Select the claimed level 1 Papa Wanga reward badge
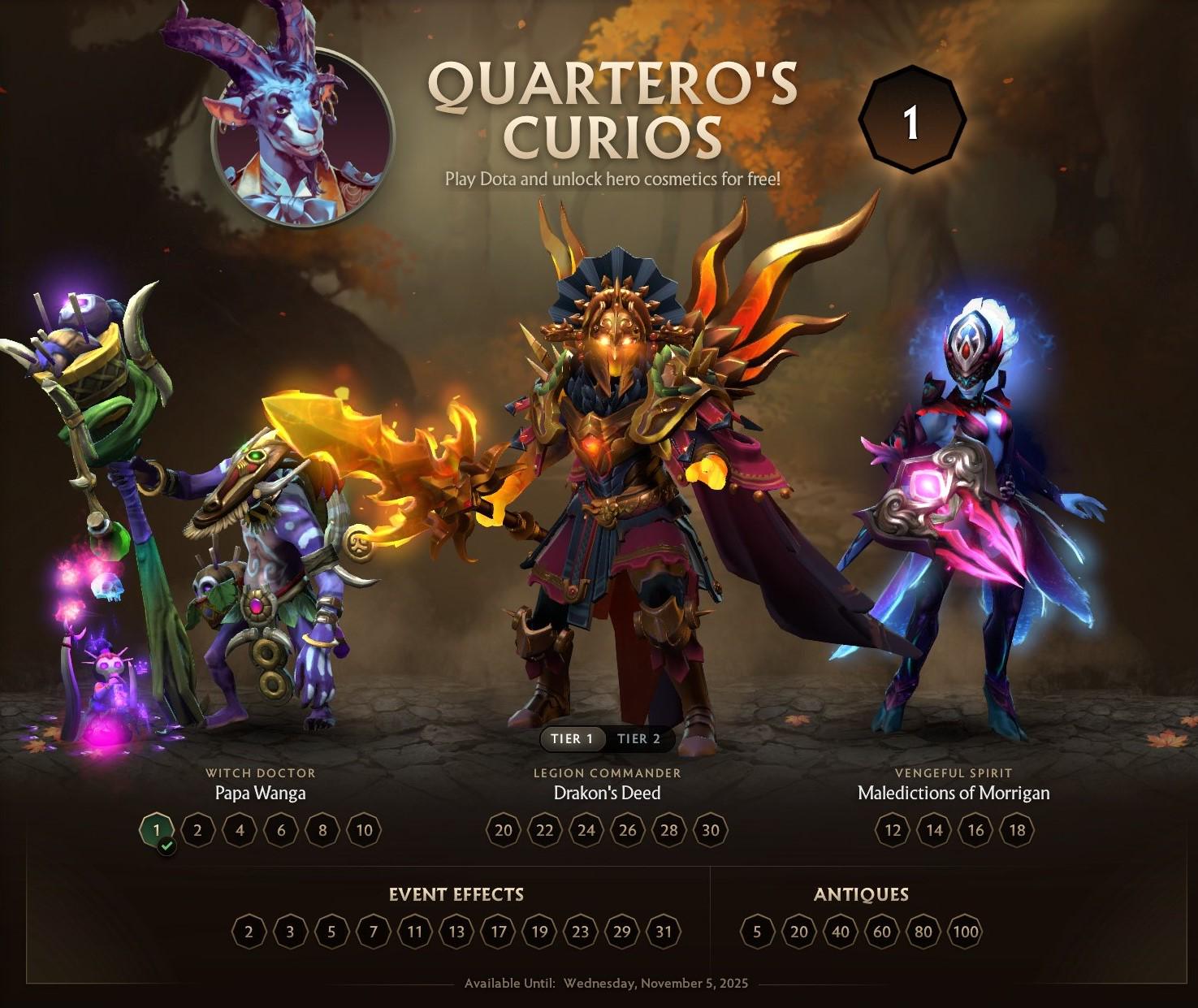The height and width of the screenshot is (1008, 1198). (x=155, y=830)
